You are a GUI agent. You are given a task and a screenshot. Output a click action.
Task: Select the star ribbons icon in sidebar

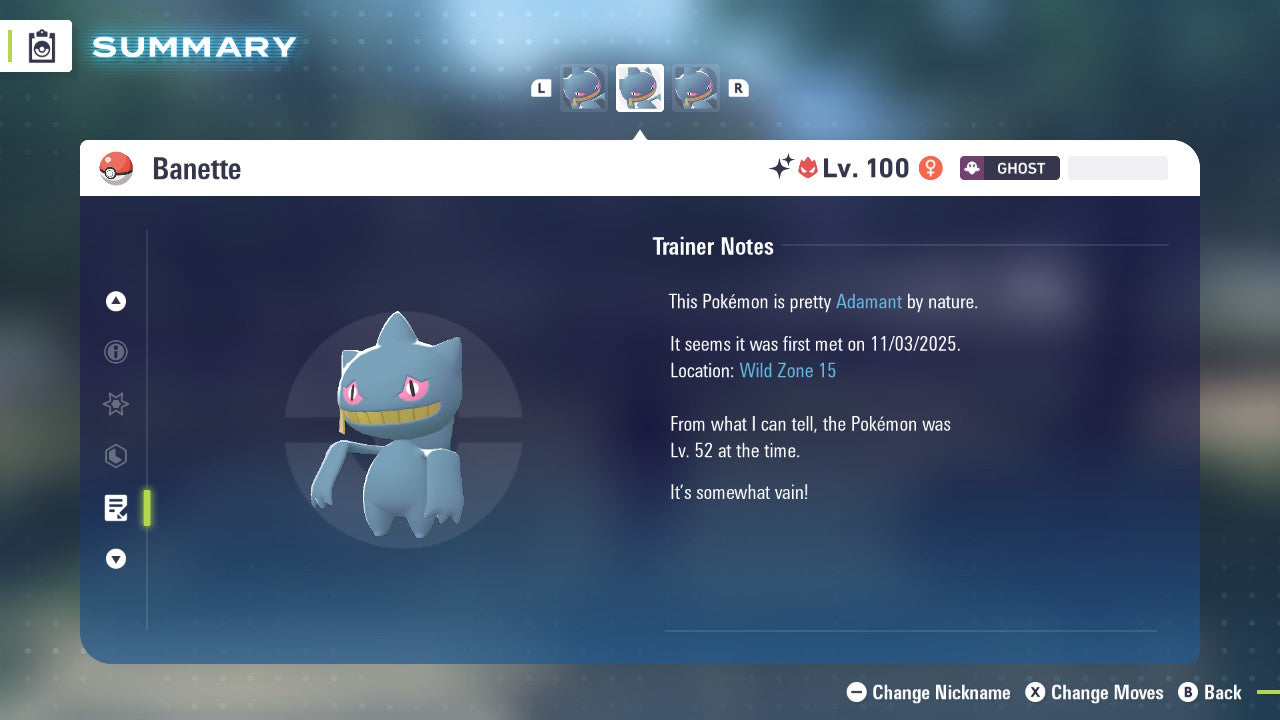[116, 404]
